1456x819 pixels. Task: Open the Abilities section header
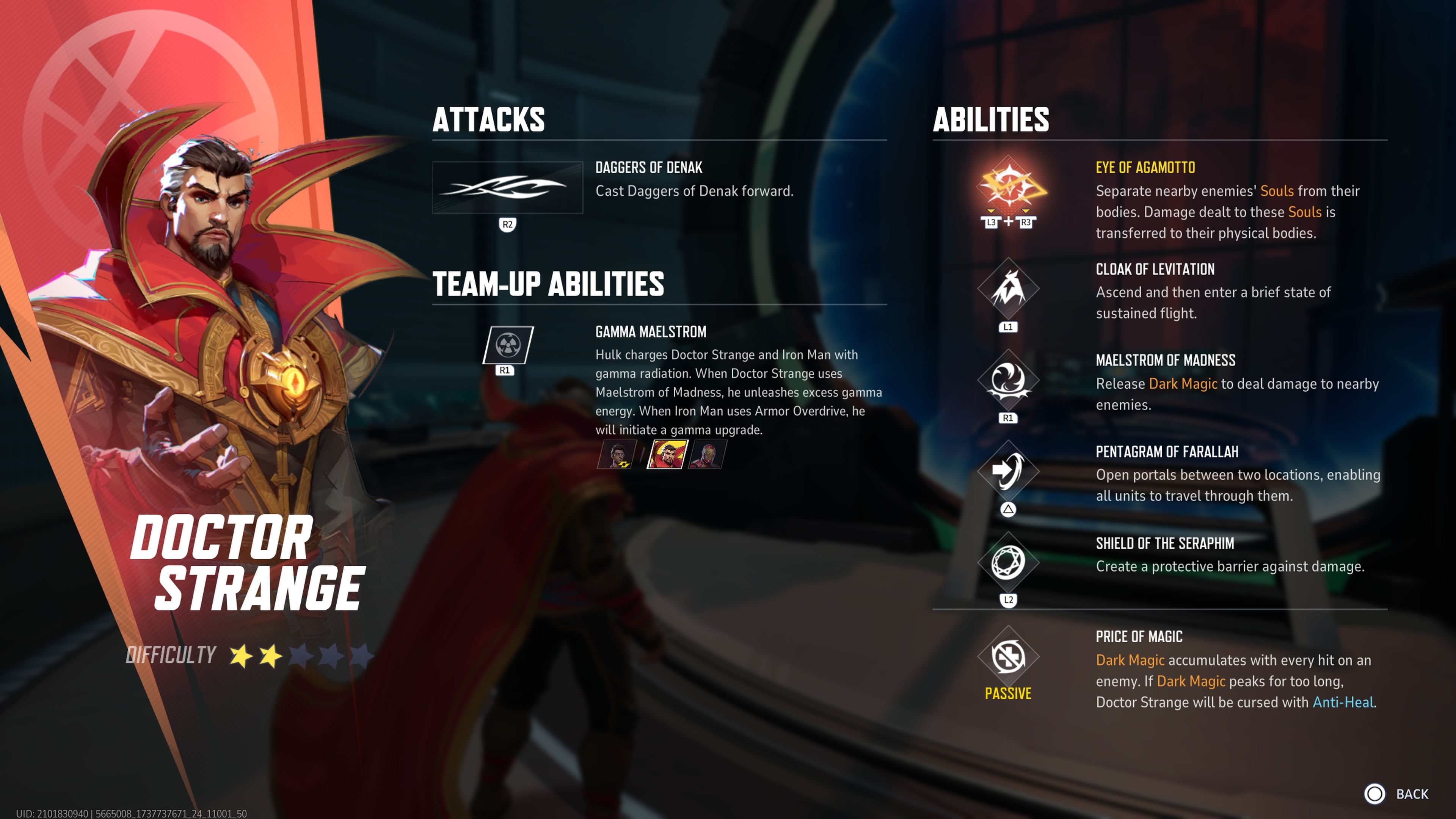coord(991,120)
